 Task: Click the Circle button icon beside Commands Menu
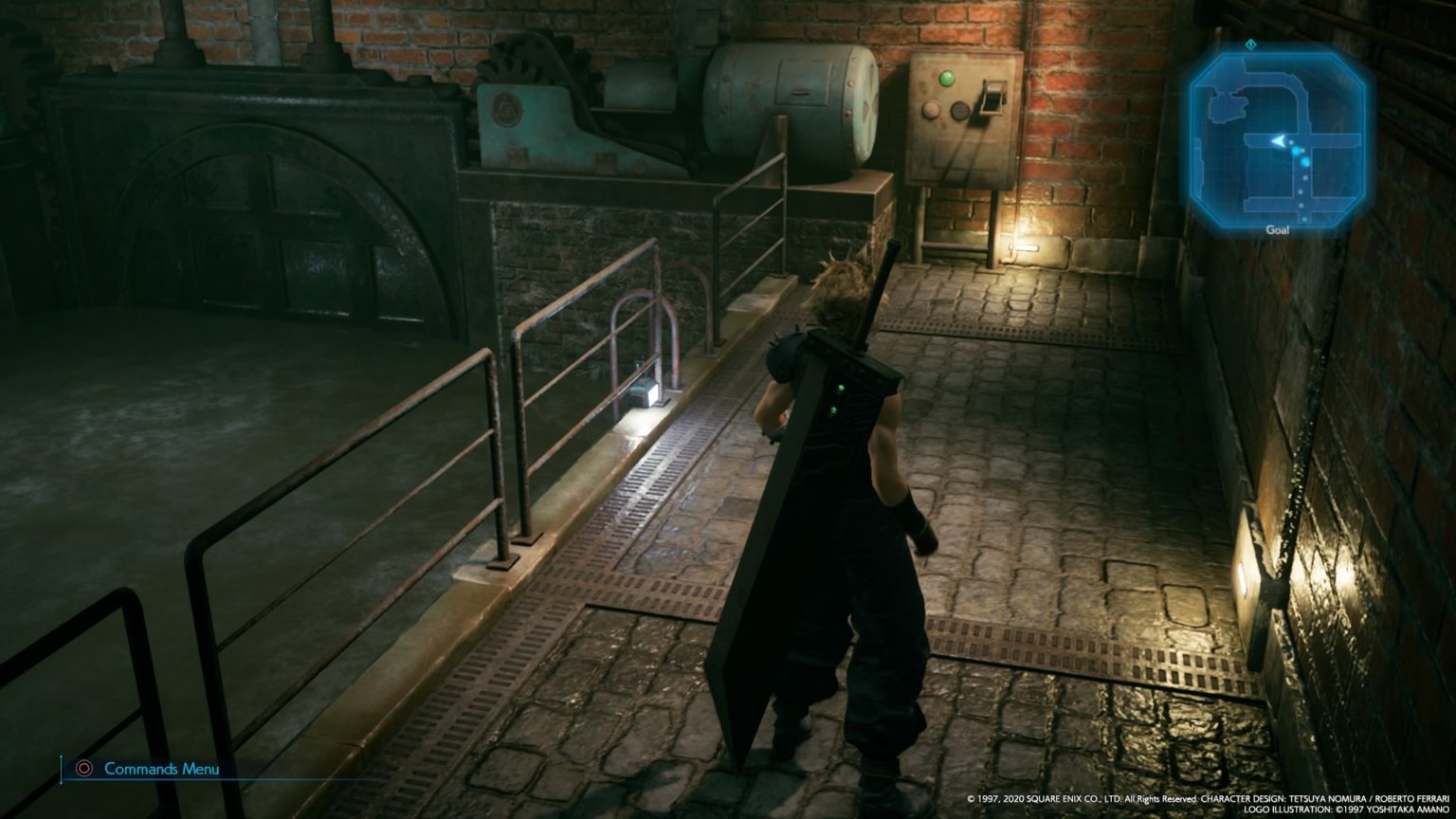click(86, 771)
